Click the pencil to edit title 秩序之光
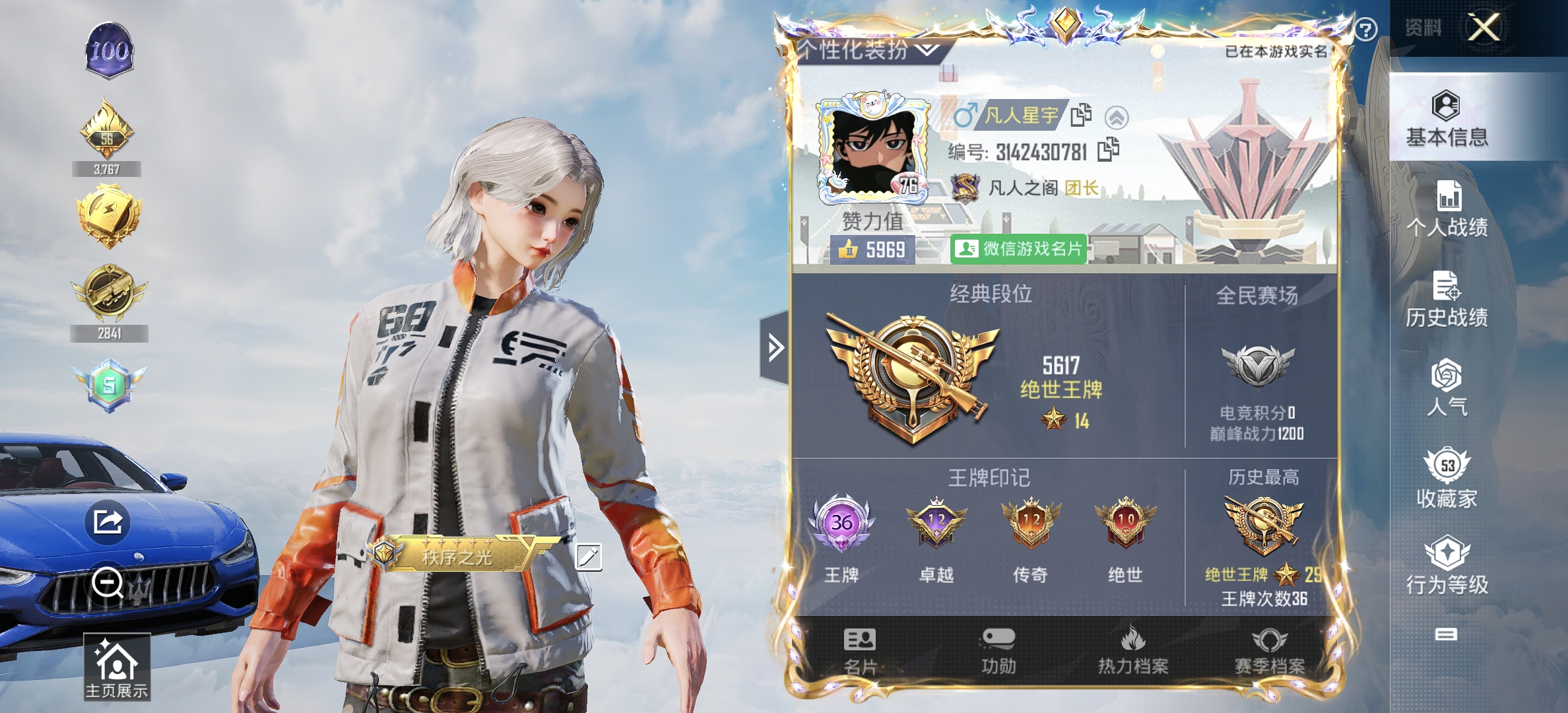Image resolution: width=1568 pixels, height=713 pixels. click(589, 557)
